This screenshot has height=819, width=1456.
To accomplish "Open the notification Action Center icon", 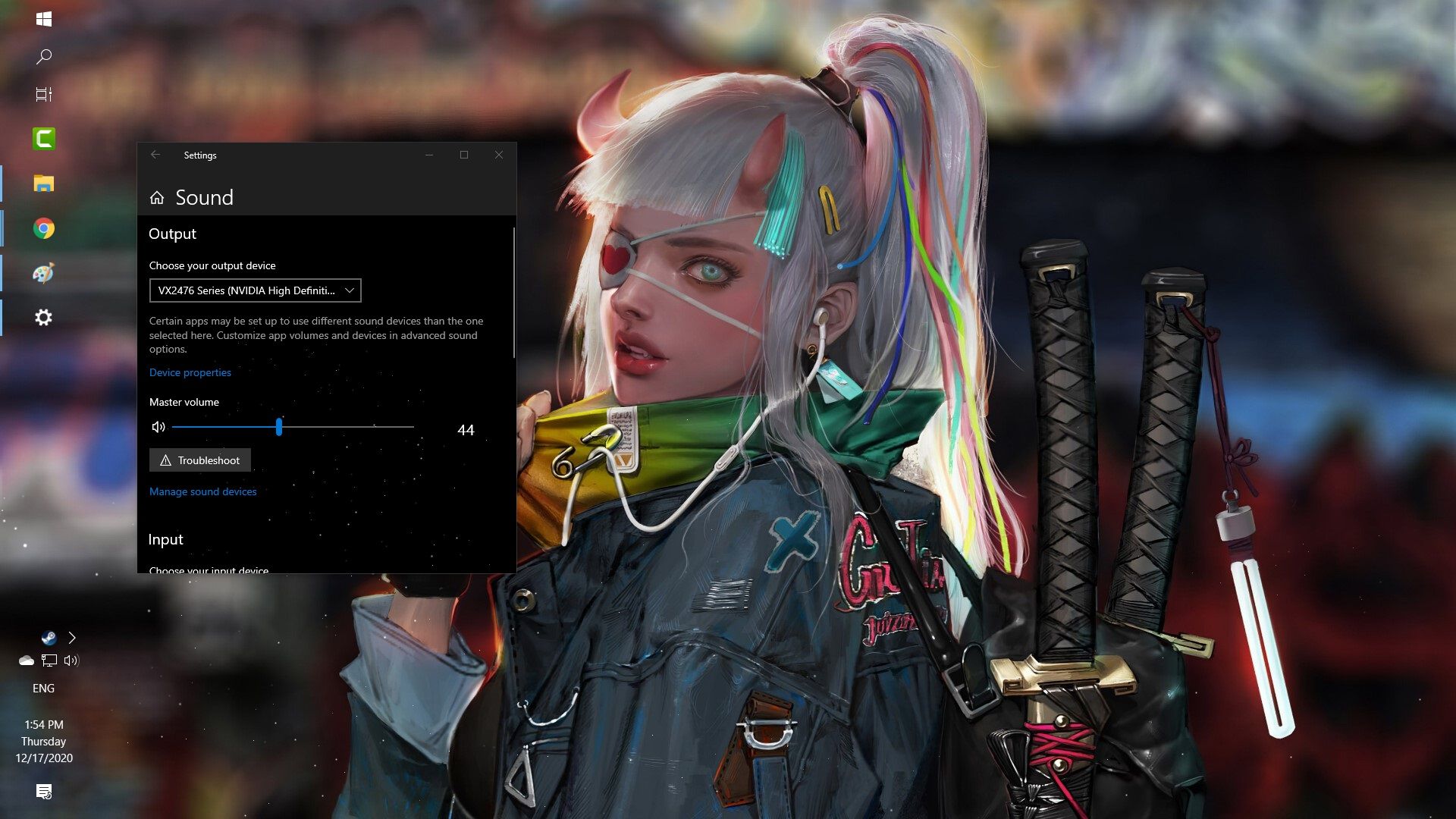I will 44,792.
